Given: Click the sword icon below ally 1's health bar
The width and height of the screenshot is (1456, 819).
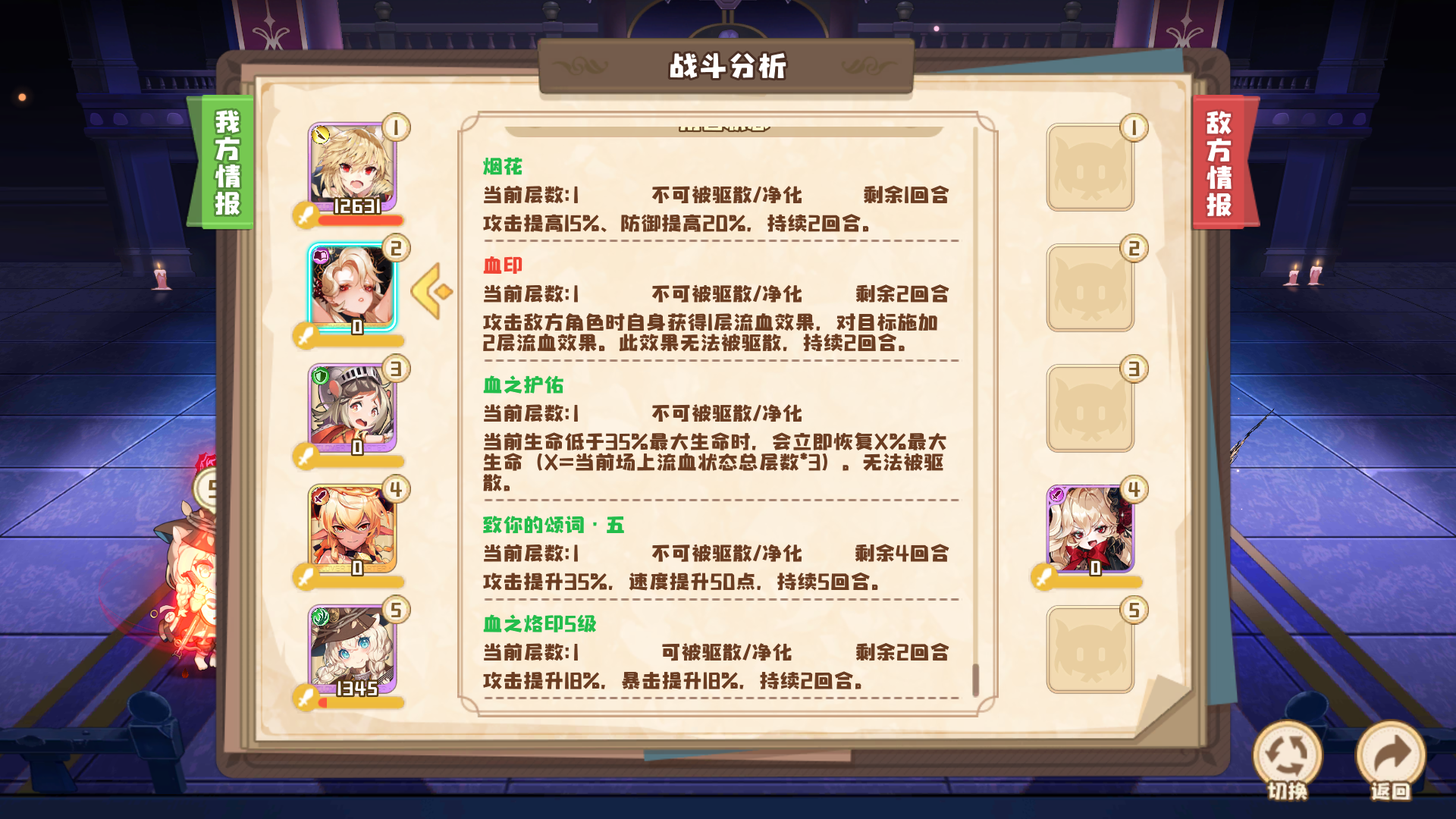Looking at the screenshot, I should click(x=306, y=215).
